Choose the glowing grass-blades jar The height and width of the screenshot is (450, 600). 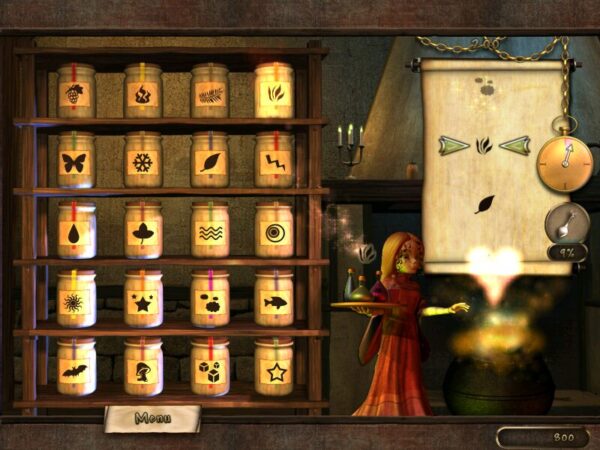click(273, 95)
